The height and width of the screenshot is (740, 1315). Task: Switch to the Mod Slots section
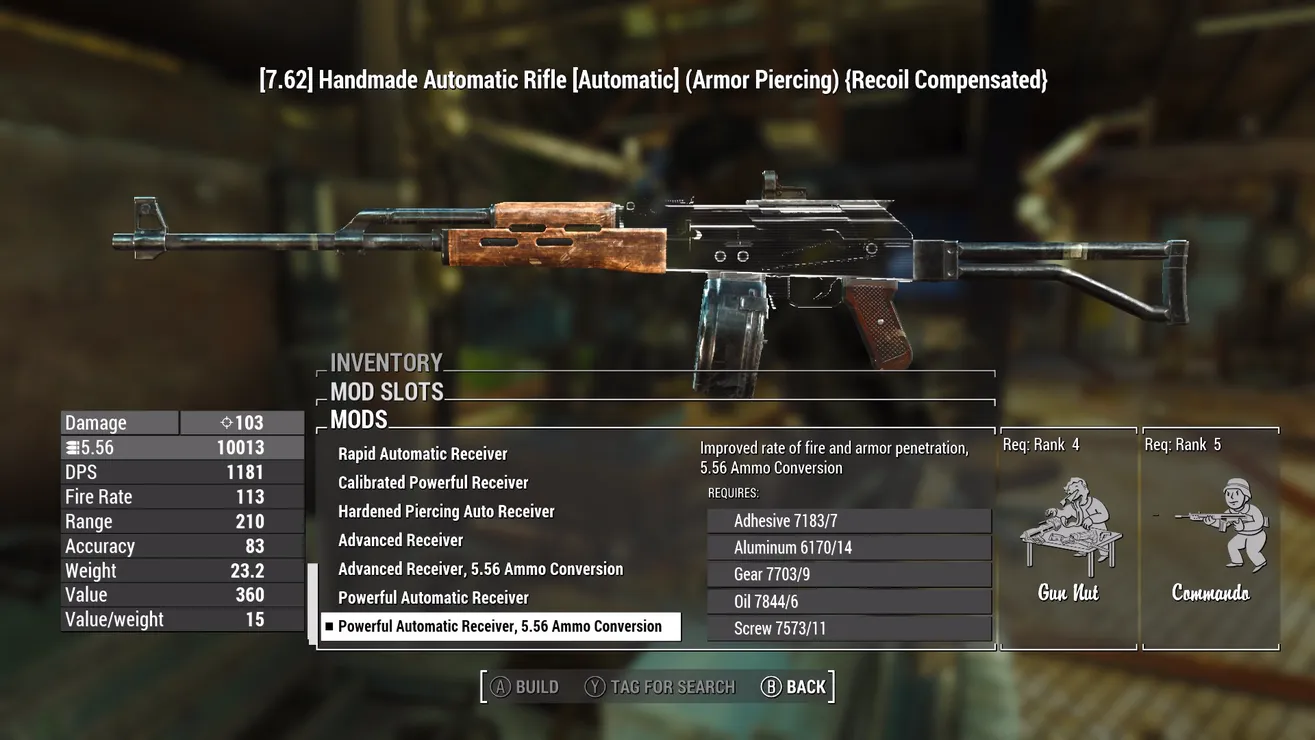point(386,392)
